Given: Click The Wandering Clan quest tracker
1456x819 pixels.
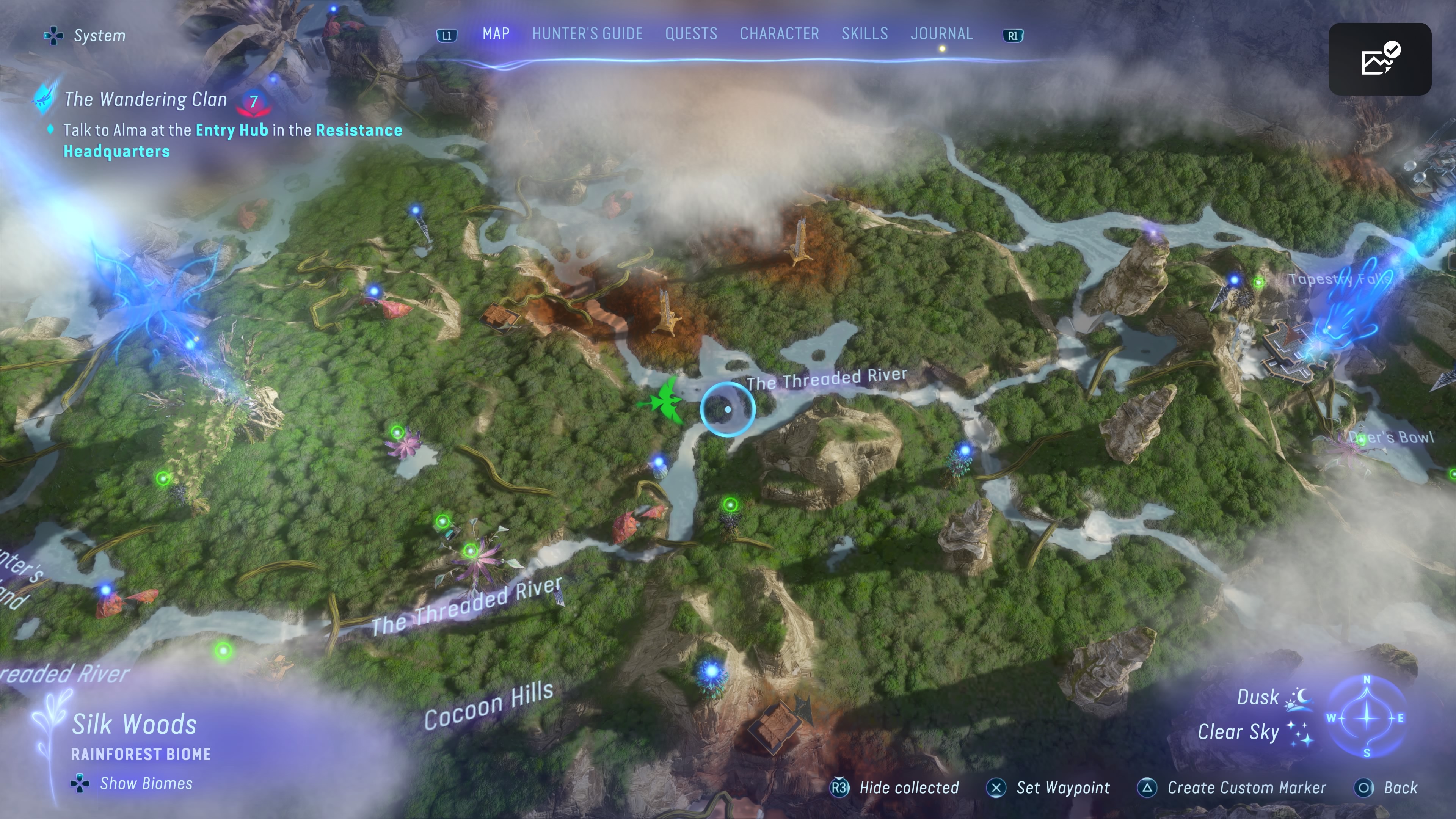Looking at the screenshot, I should coord(145,99).
